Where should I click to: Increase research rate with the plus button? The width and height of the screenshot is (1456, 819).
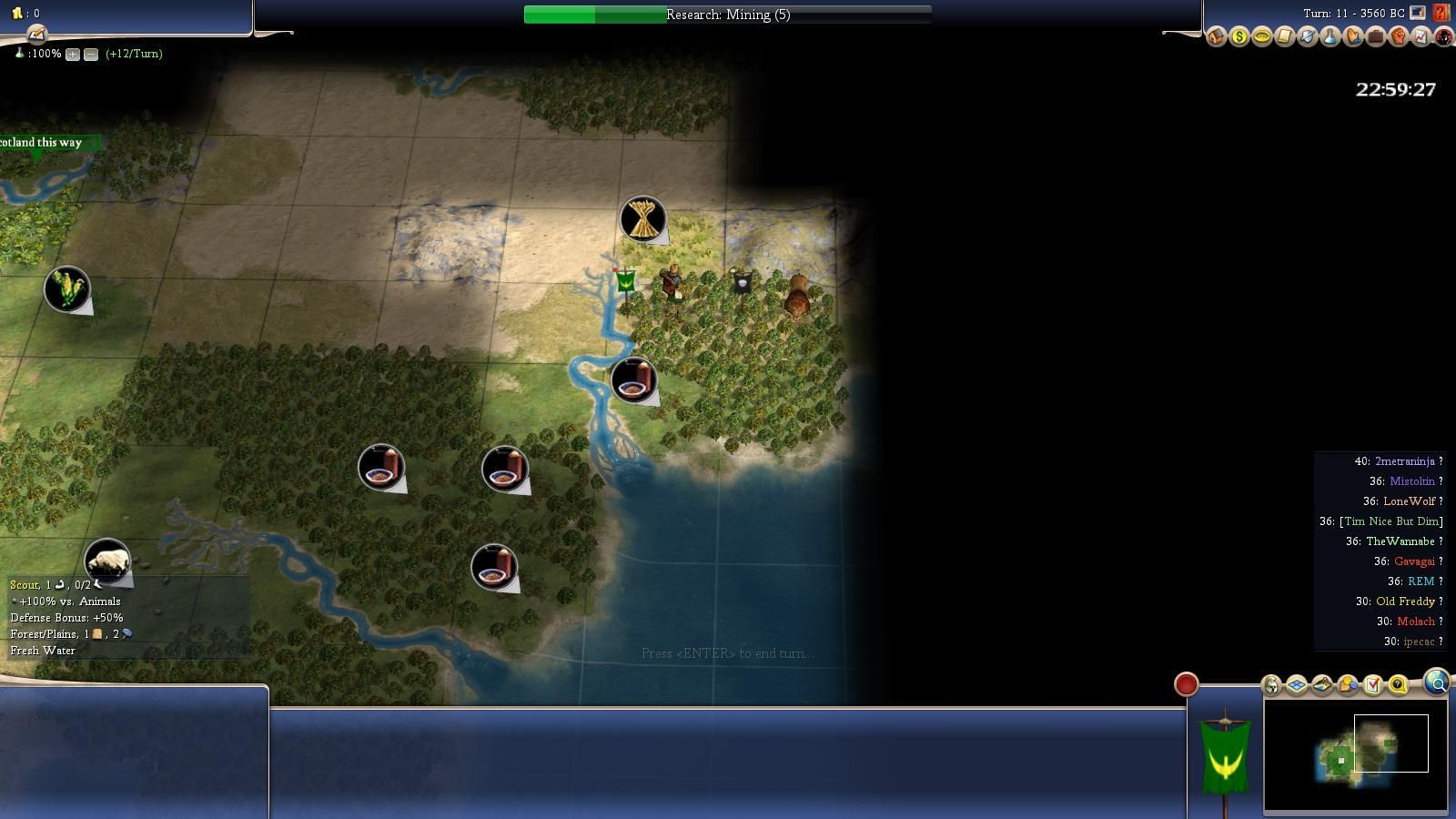click(73, 55)
